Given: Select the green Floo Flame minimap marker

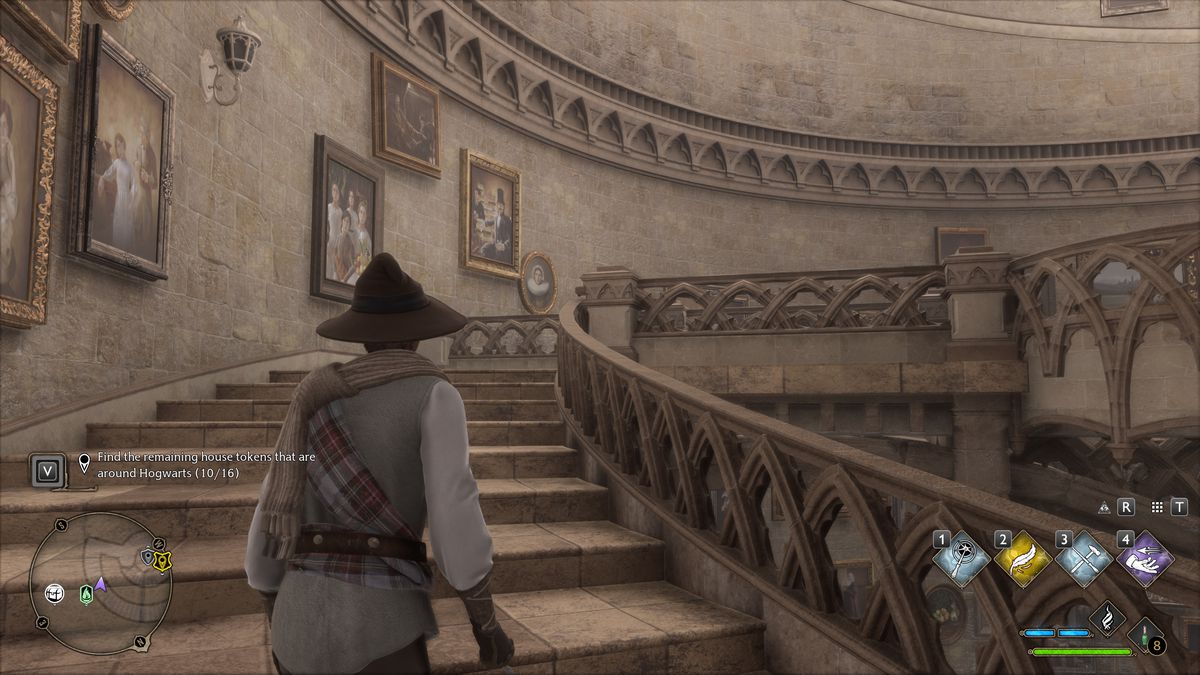Looking at the screenshot, I should 86,593.
